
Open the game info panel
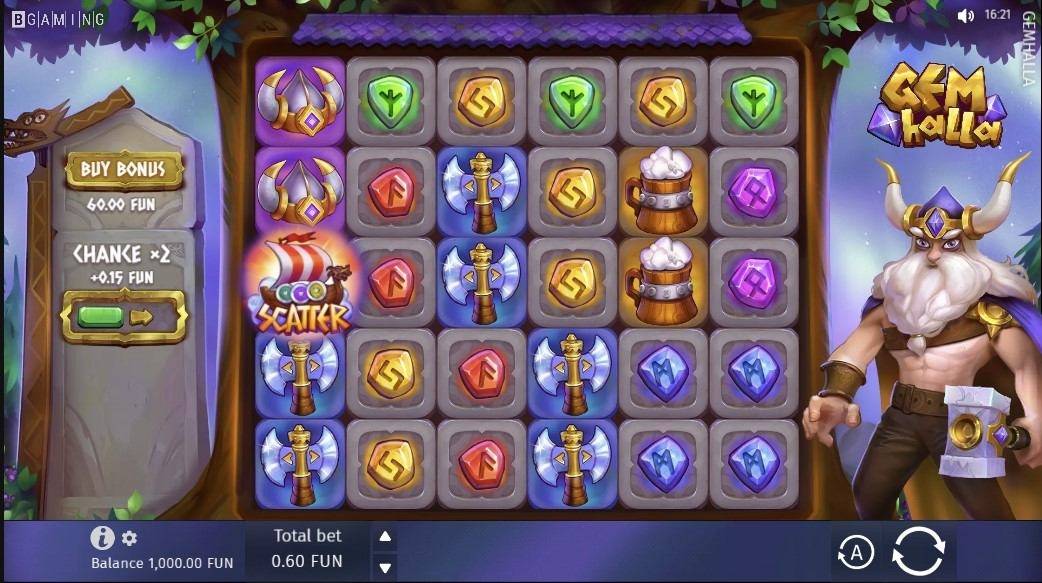tap(102, 538)
